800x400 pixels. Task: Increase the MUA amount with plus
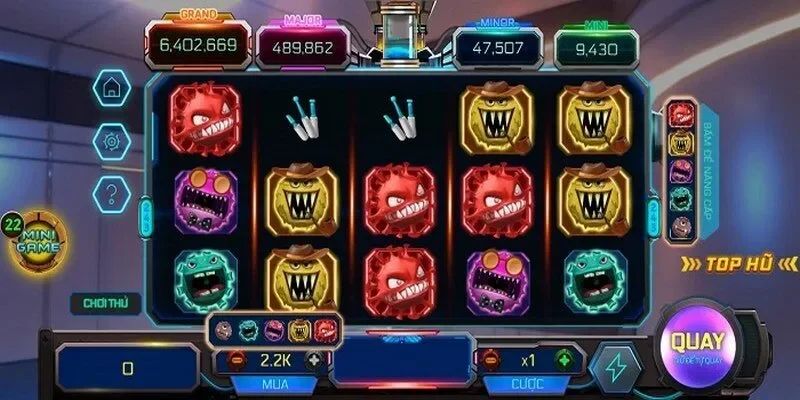point(313,359)
